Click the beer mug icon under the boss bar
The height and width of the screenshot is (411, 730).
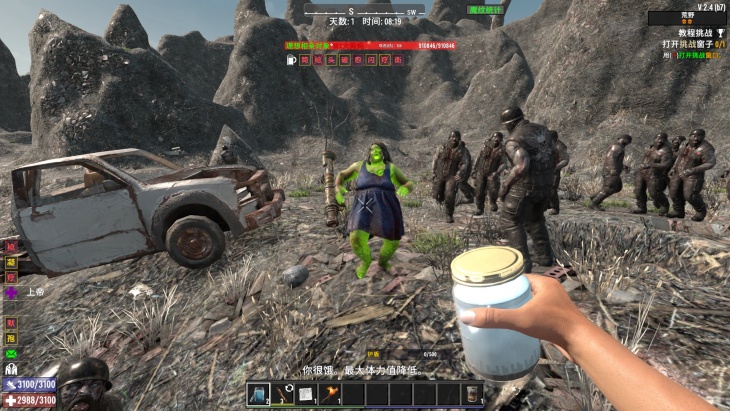[290, 60]
